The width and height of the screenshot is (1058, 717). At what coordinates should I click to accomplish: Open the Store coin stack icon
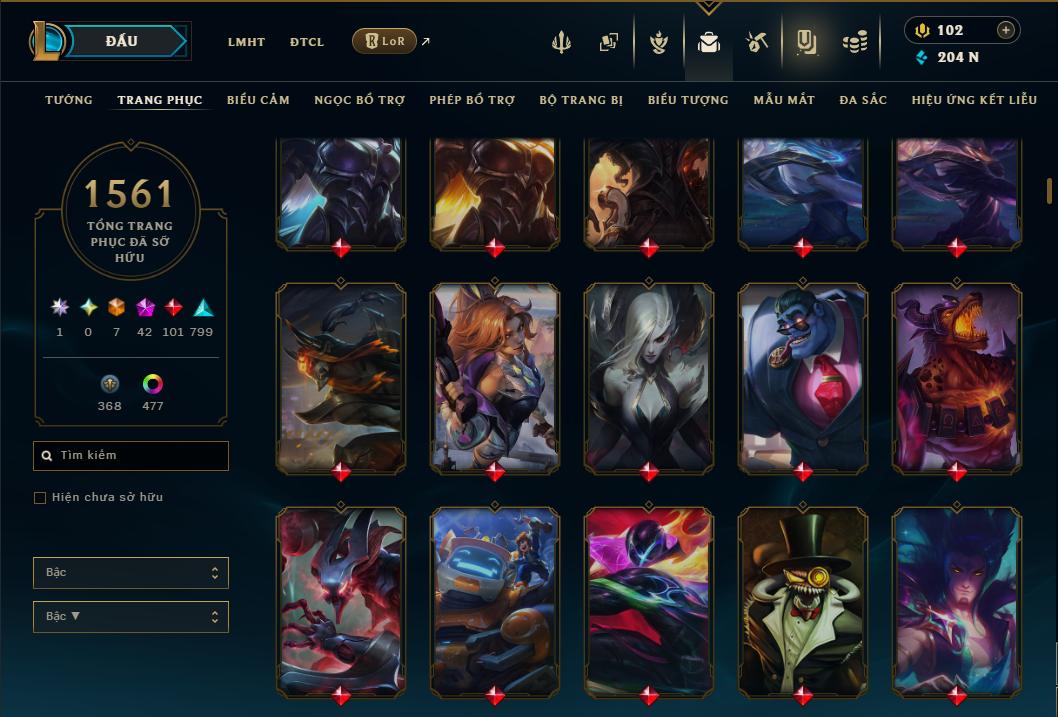click(854, 42)
